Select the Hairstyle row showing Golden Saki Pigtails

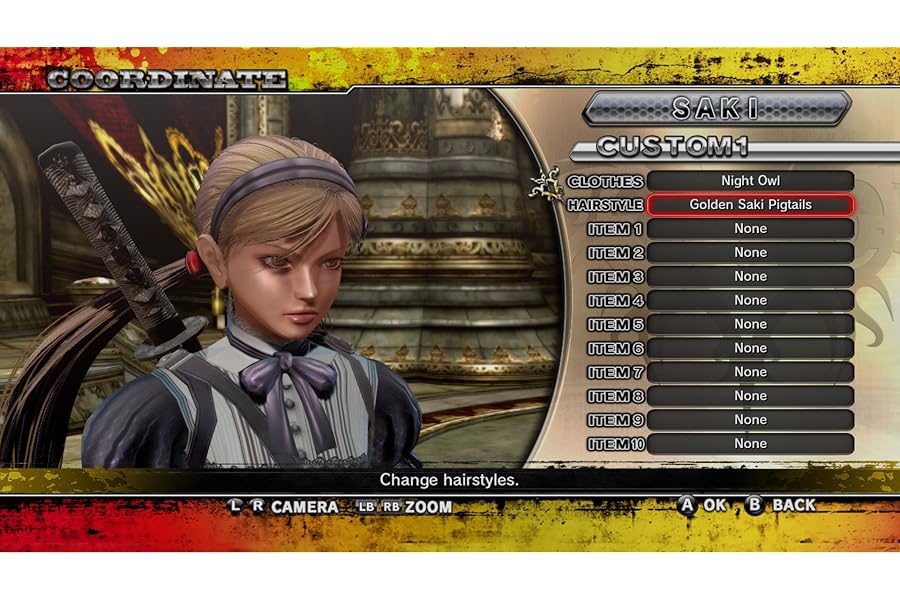pyautogui.click(x=750, y=205)
